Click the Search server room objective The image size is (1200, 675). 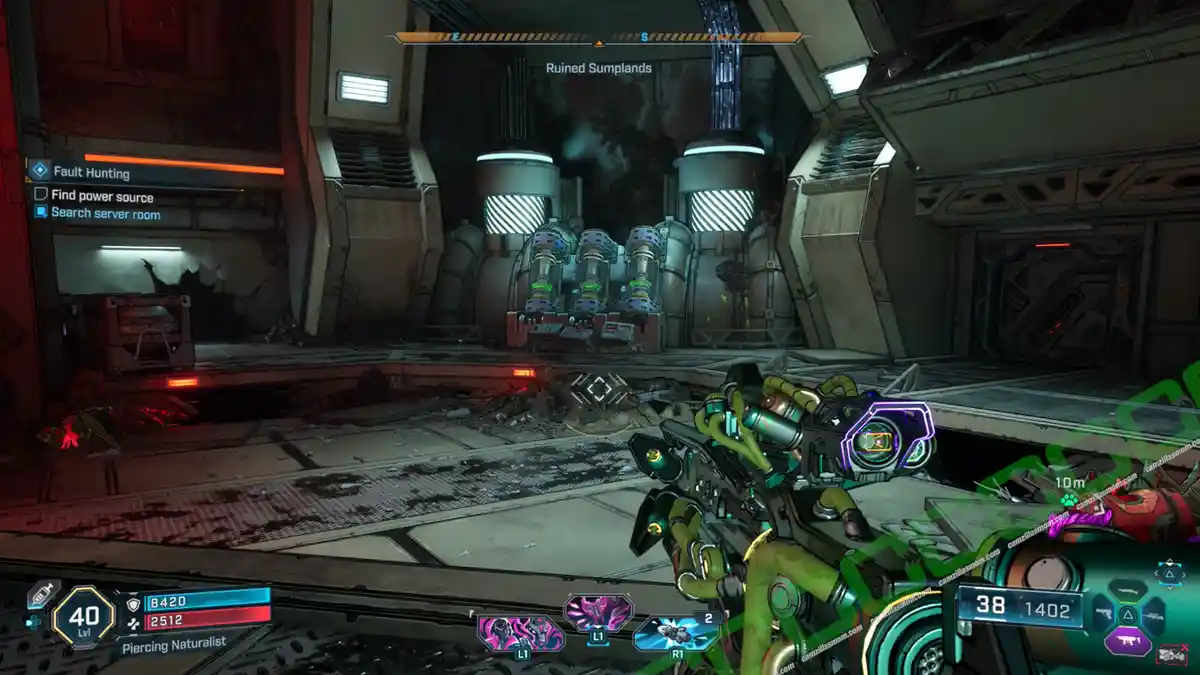click(105, 213)
